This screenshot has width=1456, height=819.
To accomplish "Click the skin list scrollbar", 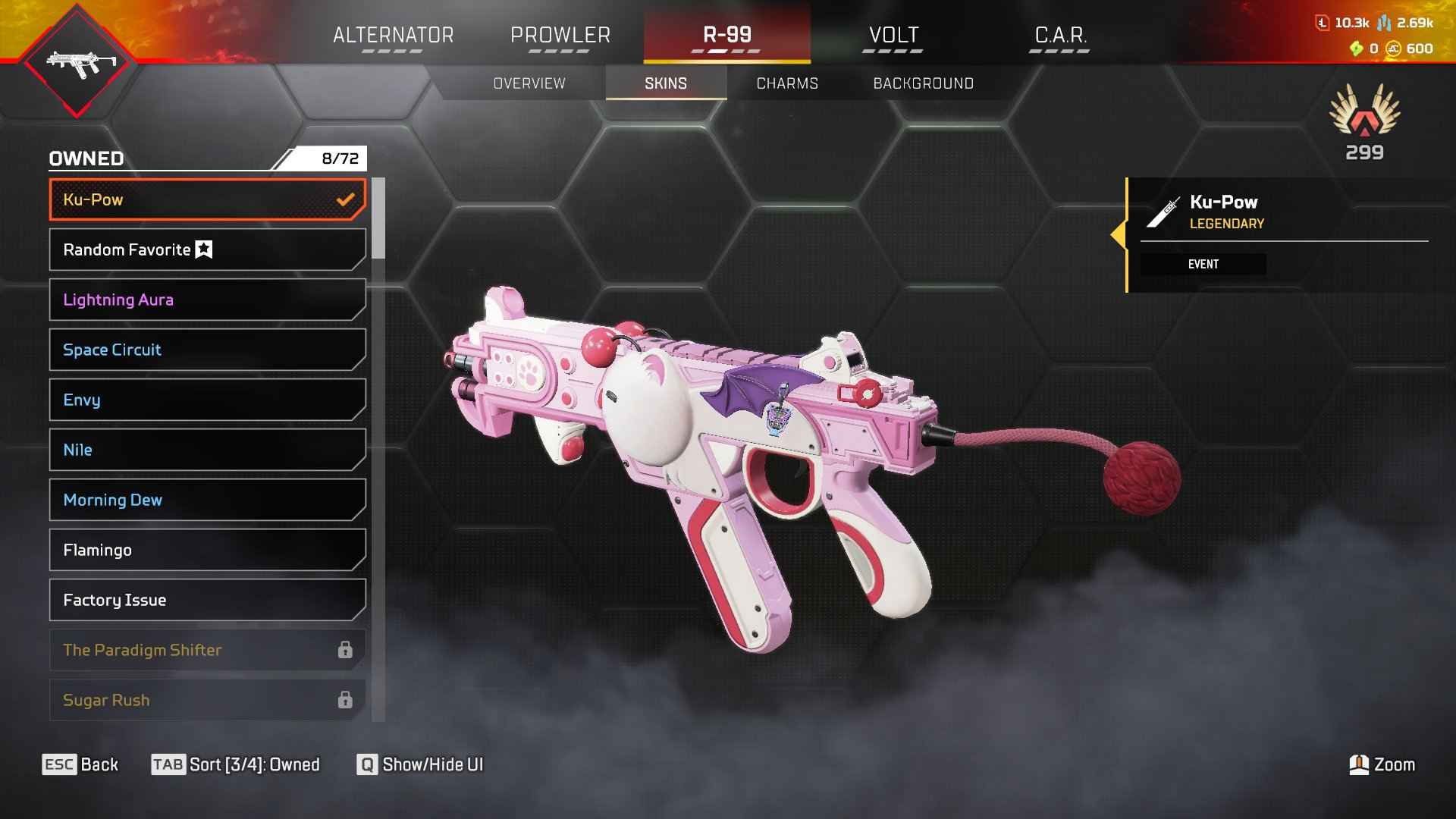I will (x=378, y=218).
